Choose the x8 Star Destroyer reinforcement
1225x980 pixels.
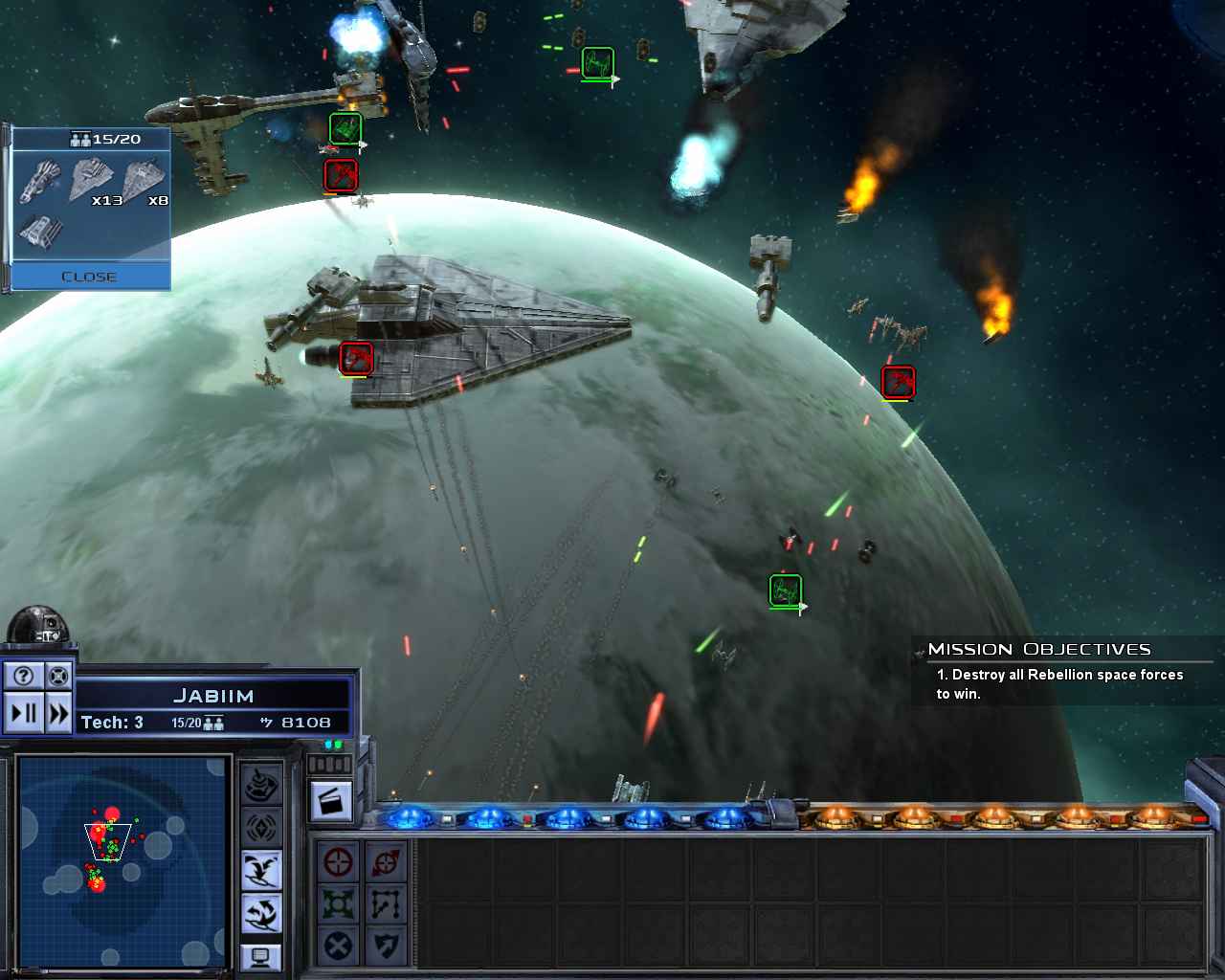point(145,181)
